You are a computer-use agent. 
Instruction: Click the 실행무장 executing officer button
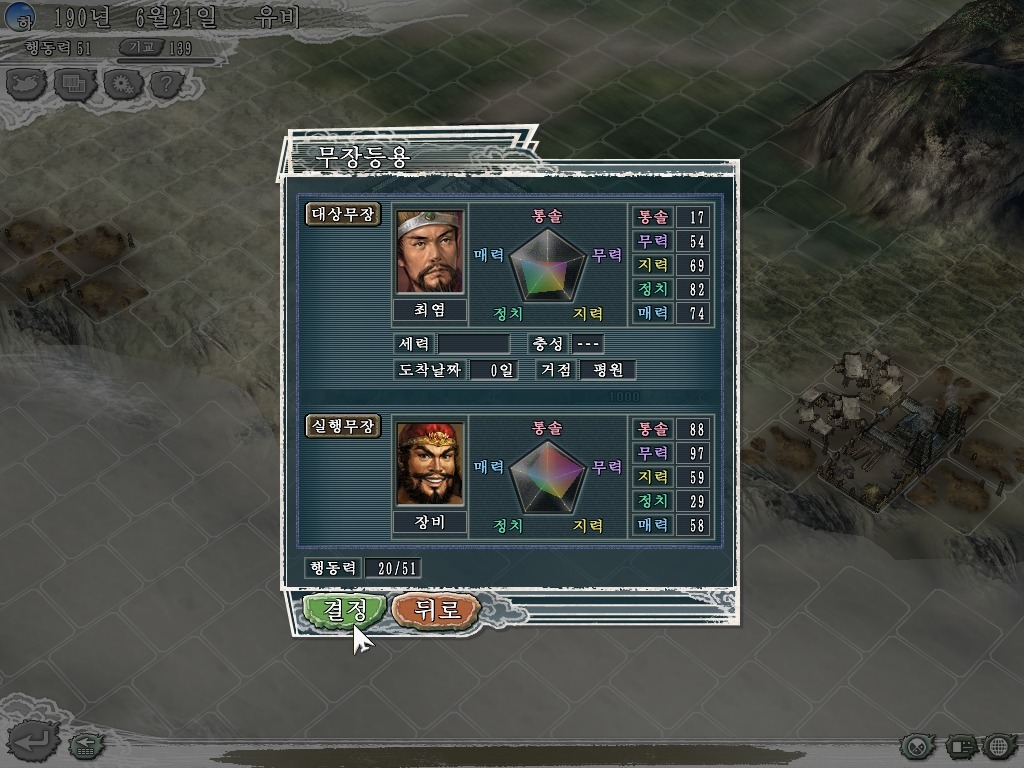[x=342, y=426]
